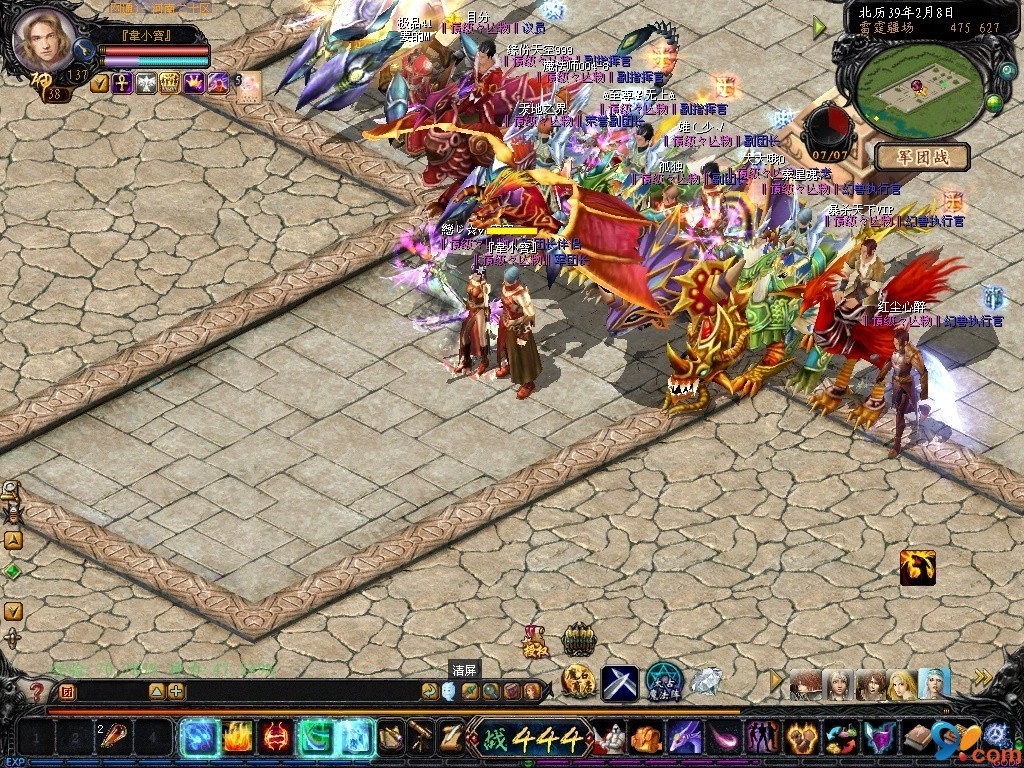Click the green arrow beside the date panel

(x=820, y=27)
